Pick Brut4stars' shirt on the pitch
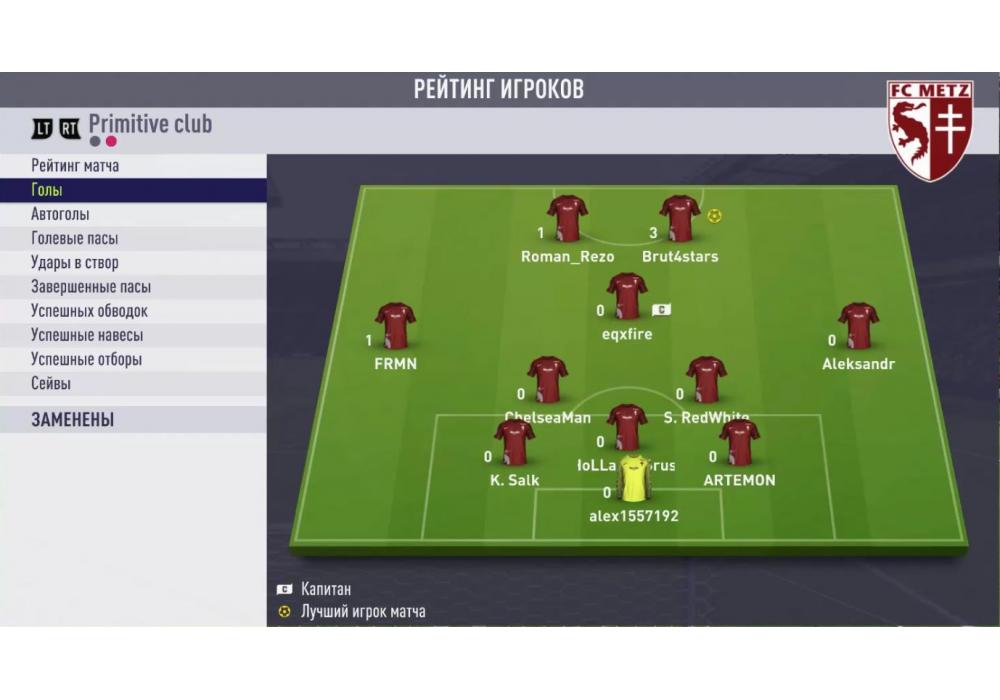 (680, 218)
